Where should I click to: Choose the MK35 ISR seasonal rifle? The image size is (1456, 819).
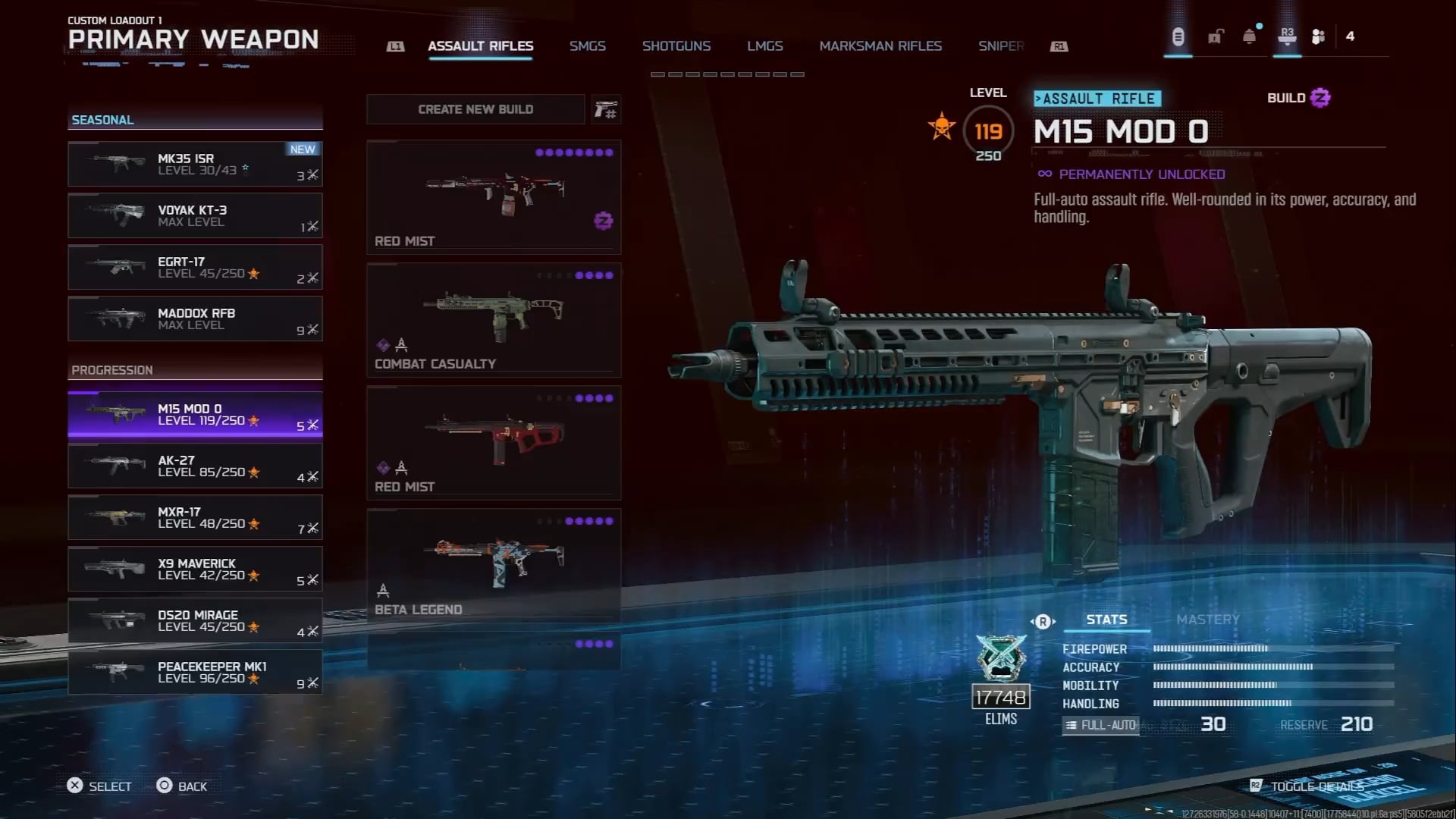pyautogui.click(x=195, y=164)
